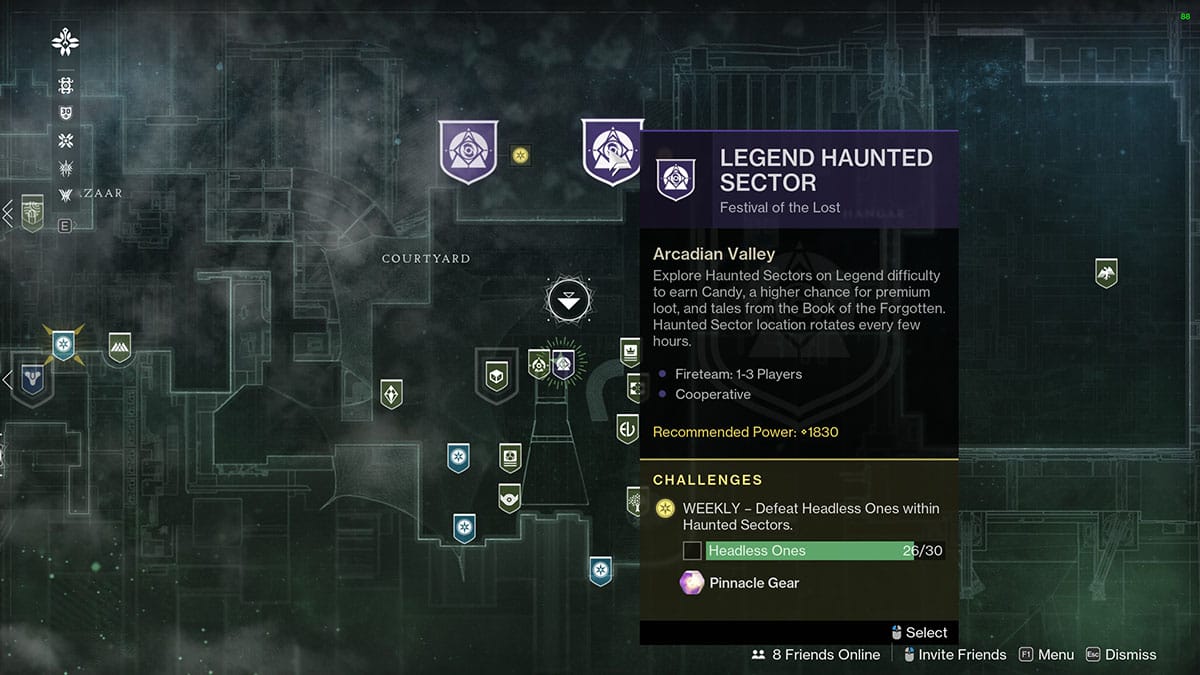
Task: Open the large flower-shaped Director icon
Action: (x=66, y=42)
